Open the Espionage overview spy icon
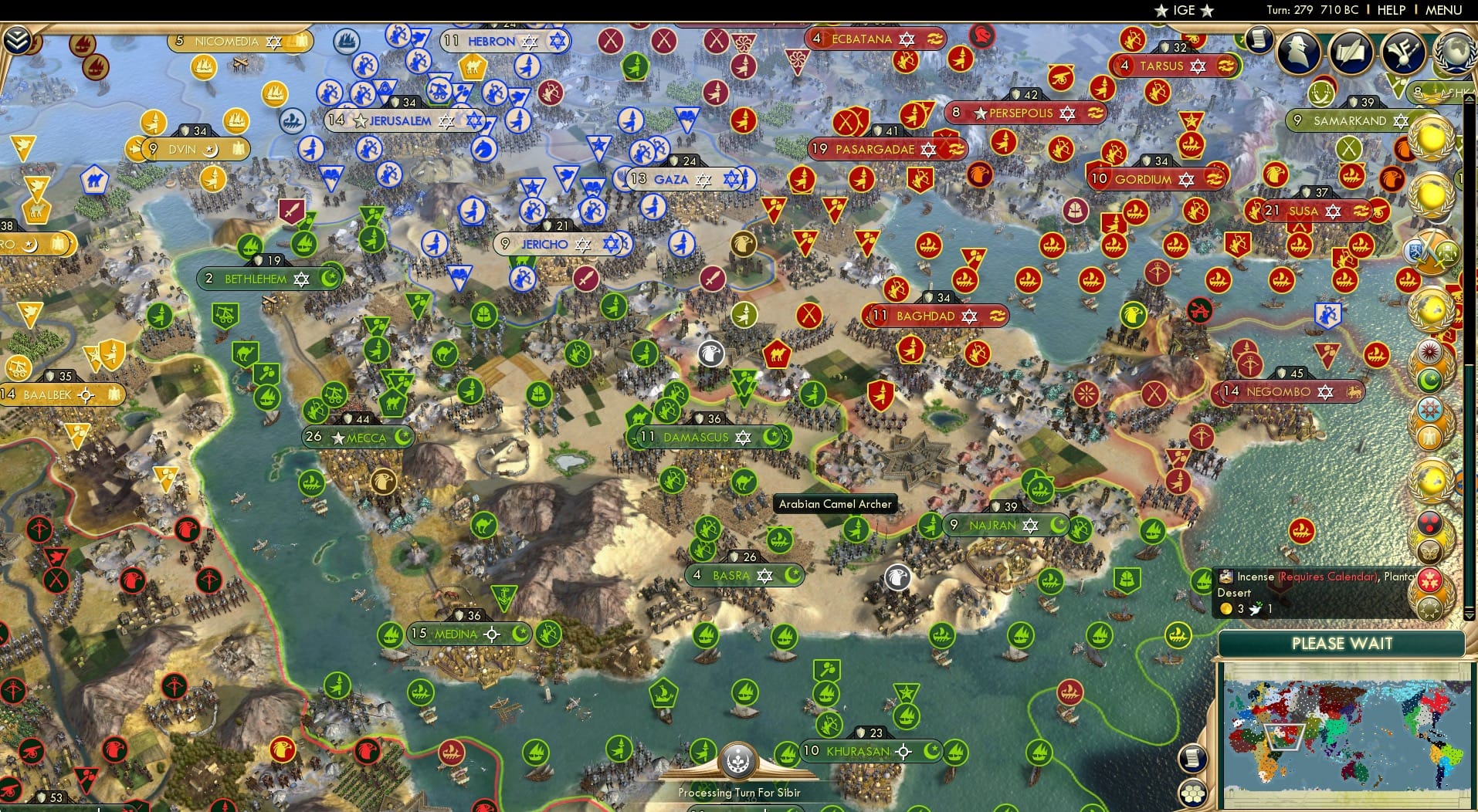 [x=1297, y=52]
